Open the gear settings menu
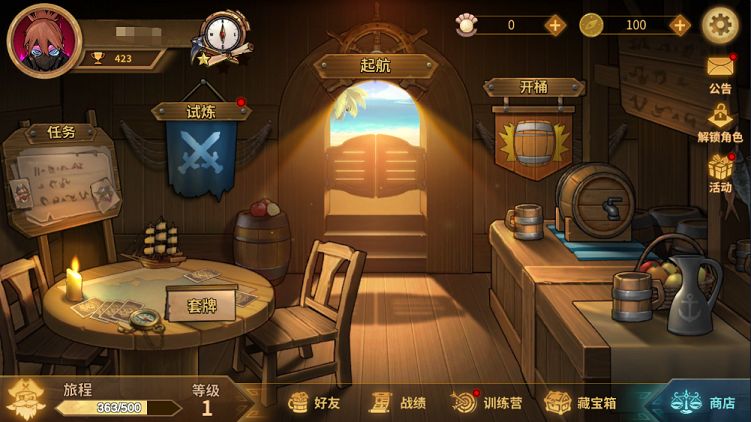Screen dimensions: 751x422 [x=720, y=25]
